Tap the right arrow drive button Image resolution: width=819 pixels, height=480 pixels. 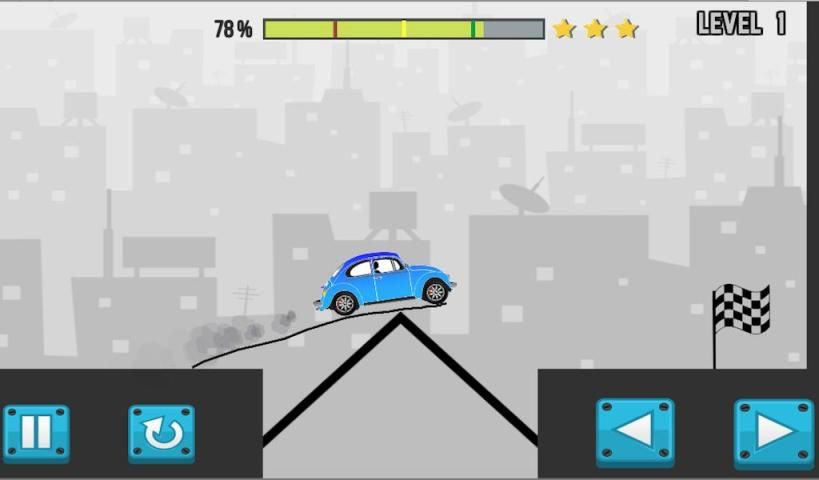pyautogui.click(x=773, y=433)
